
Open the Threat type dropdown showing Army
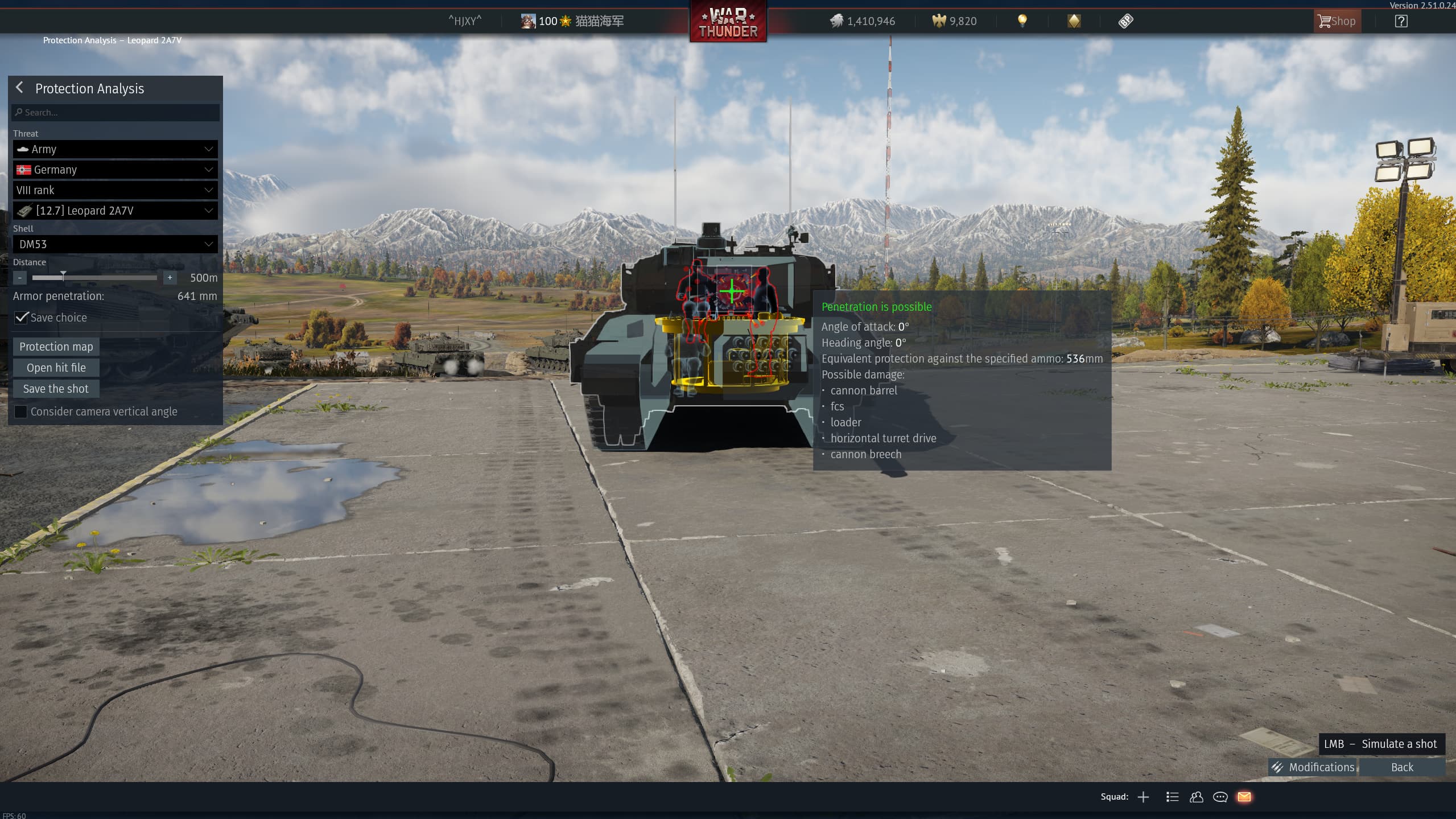[x=115, y=149]
